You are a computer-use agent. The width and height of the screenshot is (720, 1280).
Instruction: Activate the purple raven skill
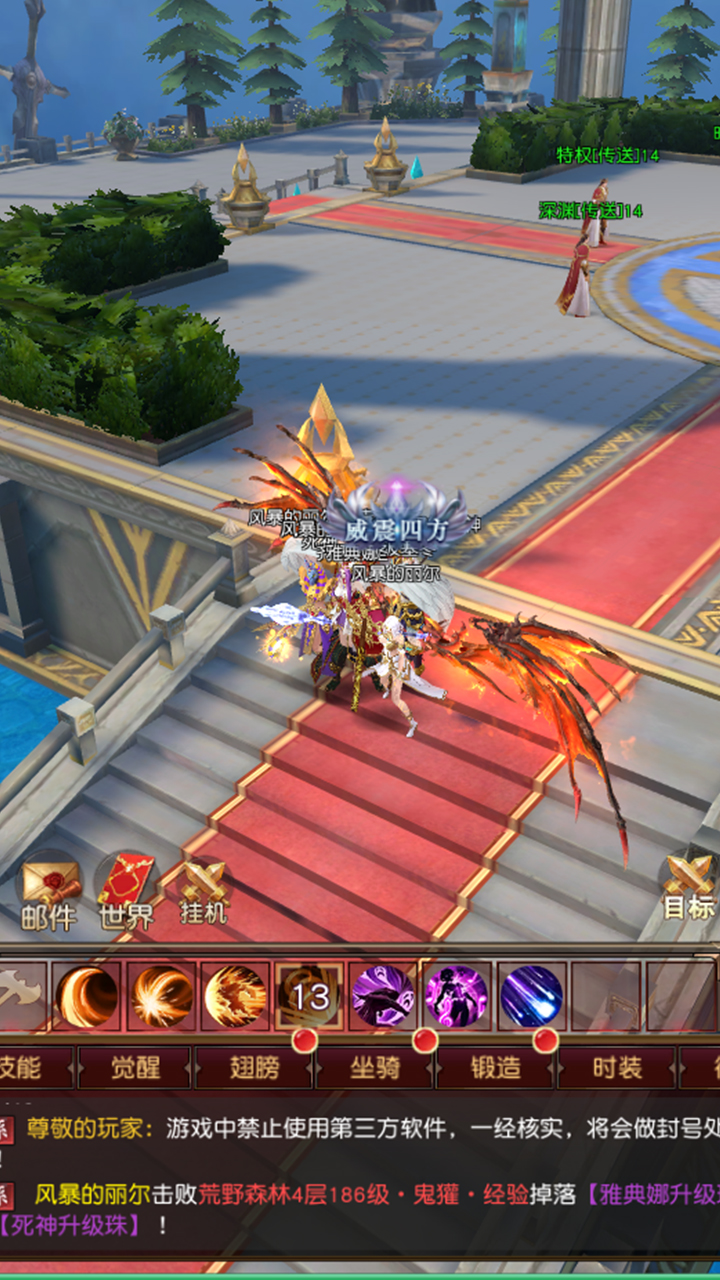pyautogui.click(x=383, y=996)
